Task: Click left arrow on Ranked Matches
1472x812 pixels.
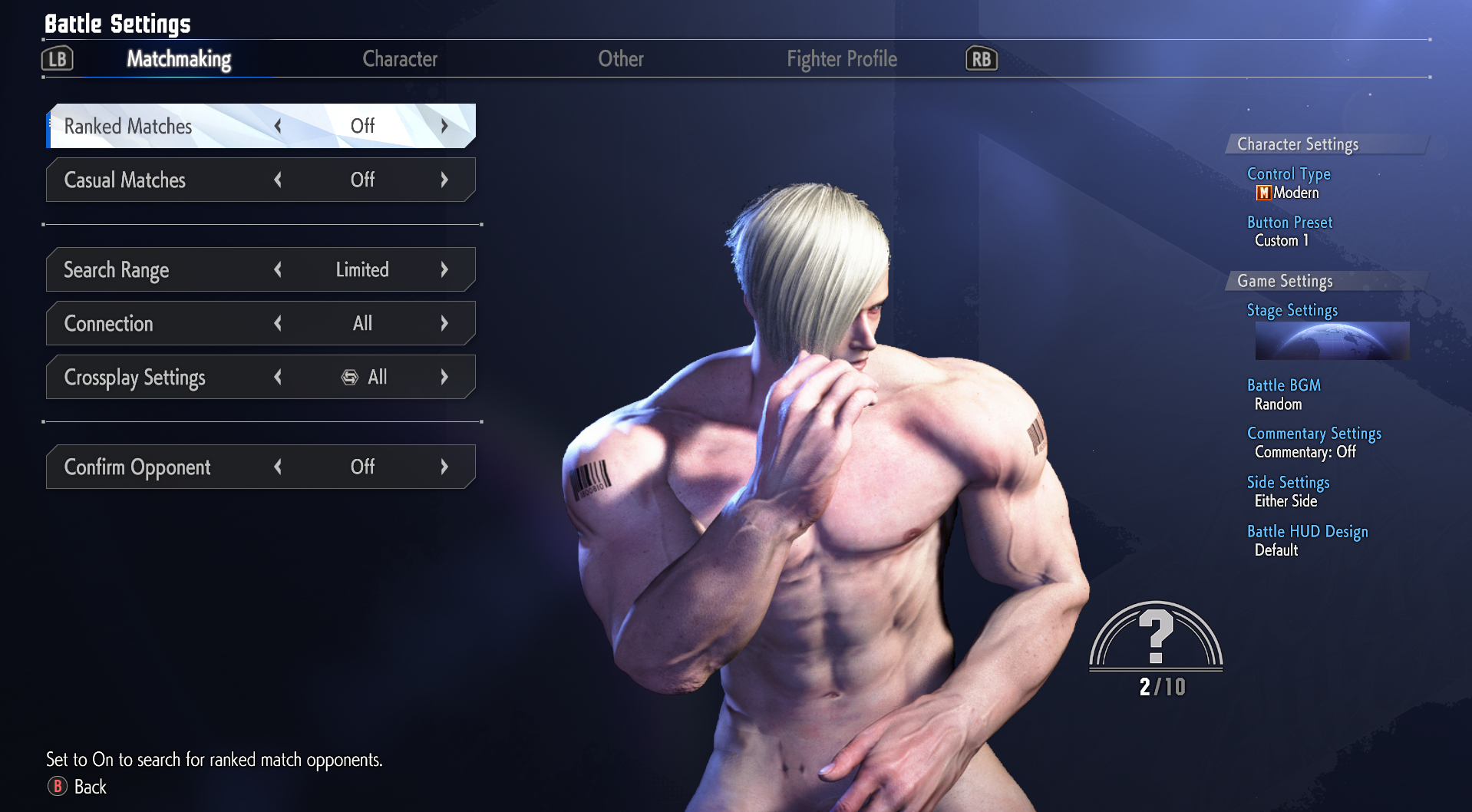Action: tap(278, 126)
